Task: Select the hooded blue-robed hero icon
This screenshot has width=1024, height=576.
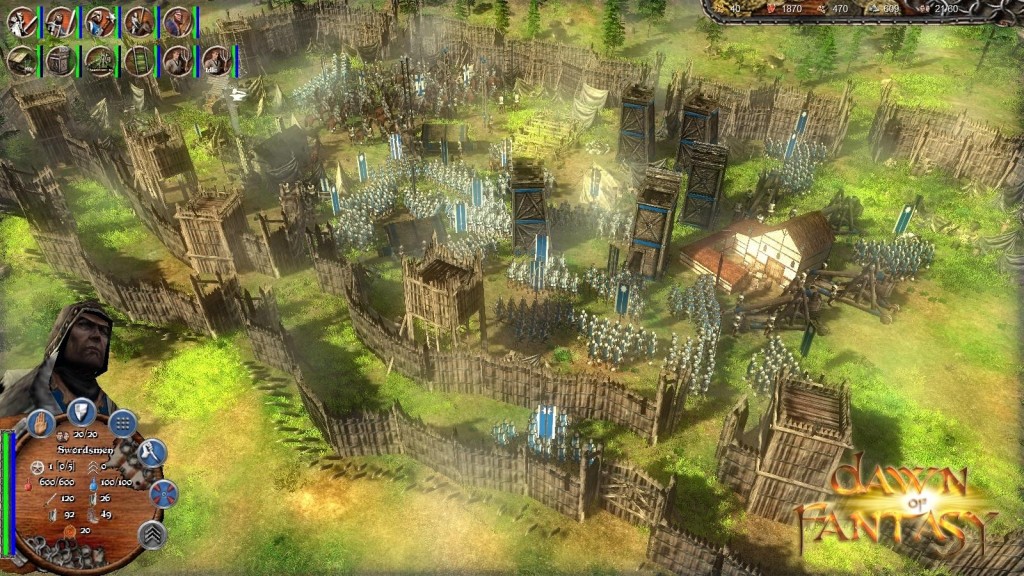Action: tap(178, 22)
